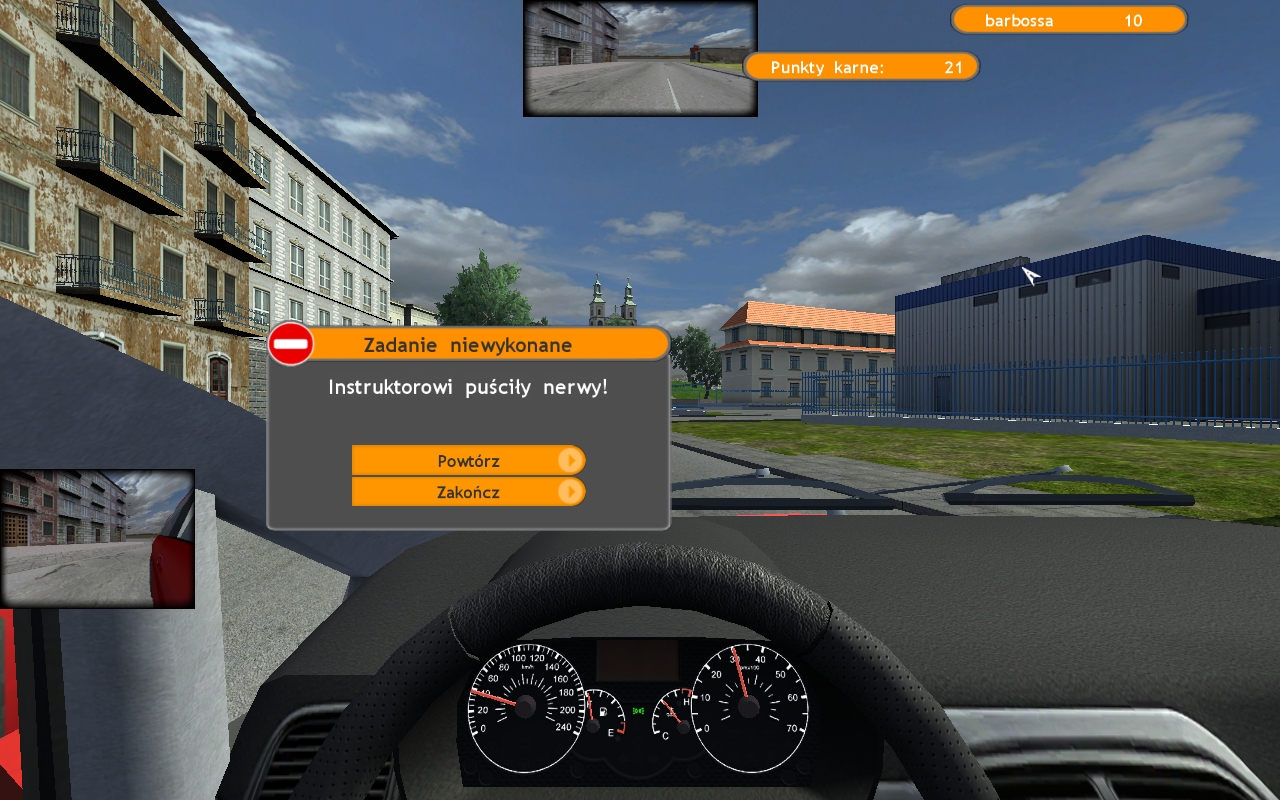Viewport: 1280px width, 800px height.
Task: Select Zakończ to finish the session
Action: tap(468, 492)
